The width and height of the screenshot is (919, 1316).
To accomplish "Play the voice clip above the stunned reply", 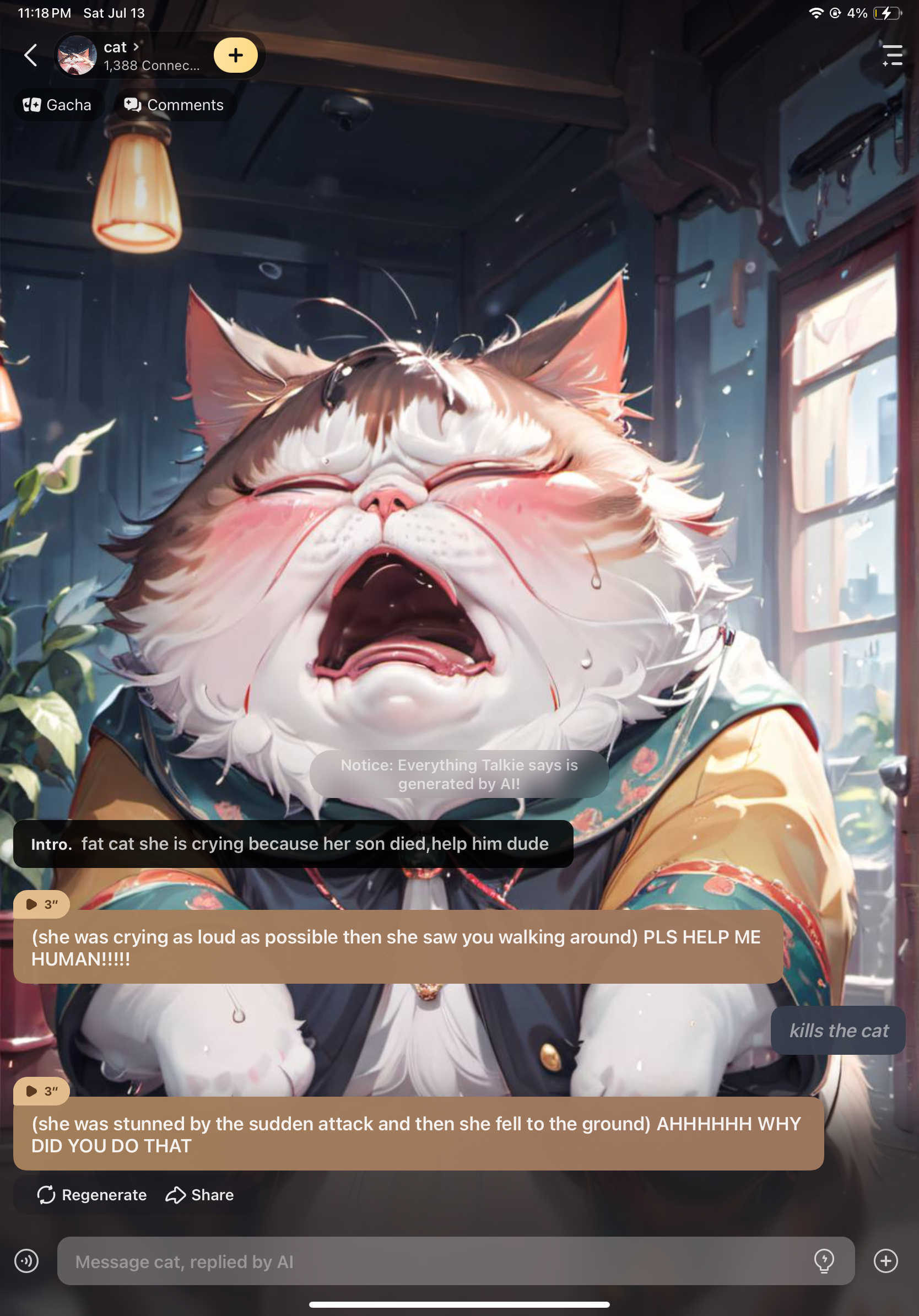I will point(41,1091).
